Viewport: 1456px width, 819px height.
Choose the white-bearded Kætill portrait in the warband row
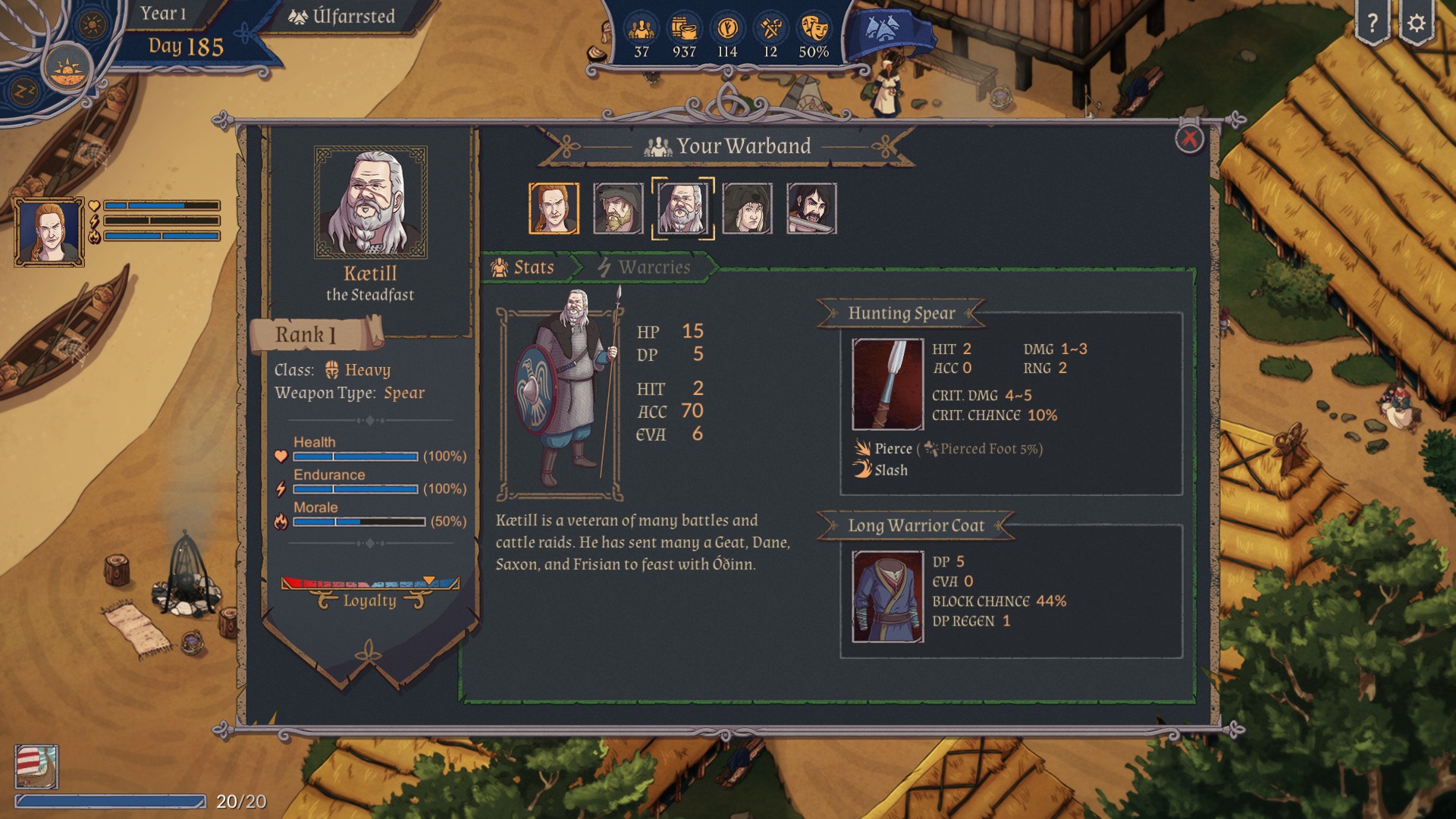(682, 209)
